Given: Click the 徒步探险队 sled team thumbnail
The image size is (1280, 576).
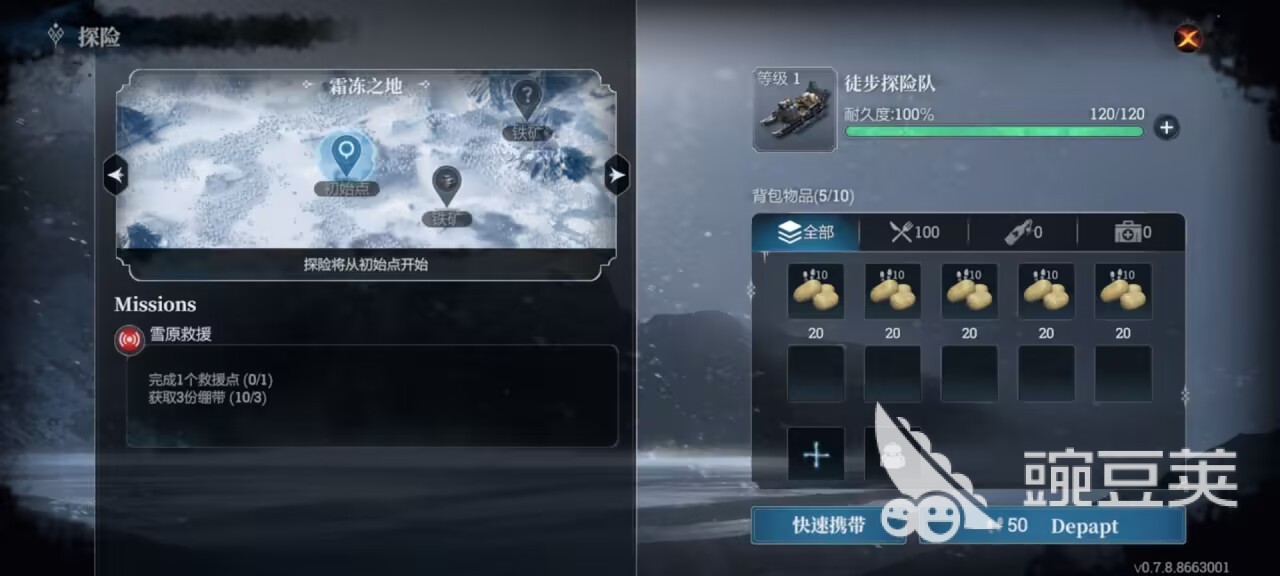Looking at the screenshot, I should click(x=794, y=110).
